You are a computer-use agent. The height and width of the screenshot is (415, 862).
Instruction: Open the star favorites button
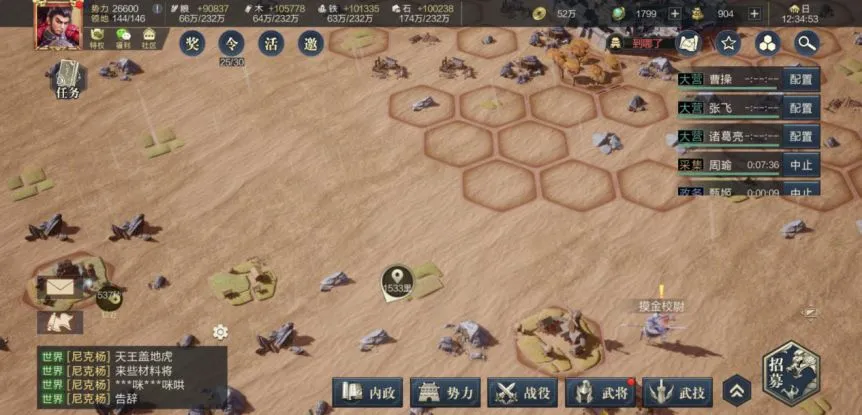tap(728, 43)
